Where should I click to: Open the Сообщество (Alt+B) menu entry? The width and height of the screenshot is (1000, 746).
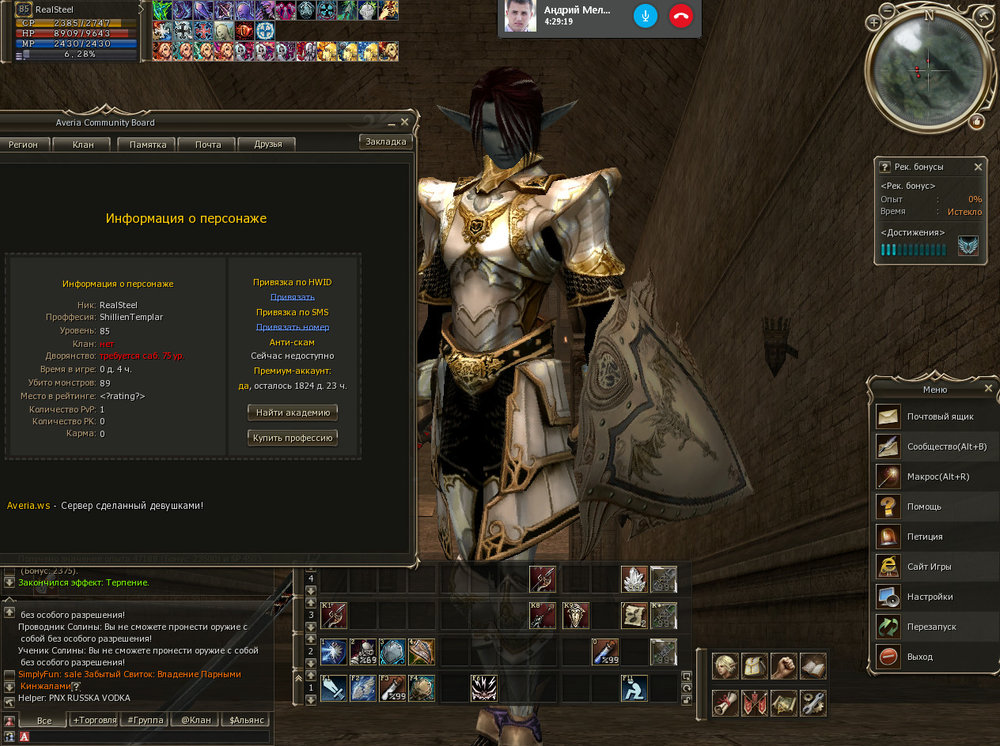(x=946, y=447)
